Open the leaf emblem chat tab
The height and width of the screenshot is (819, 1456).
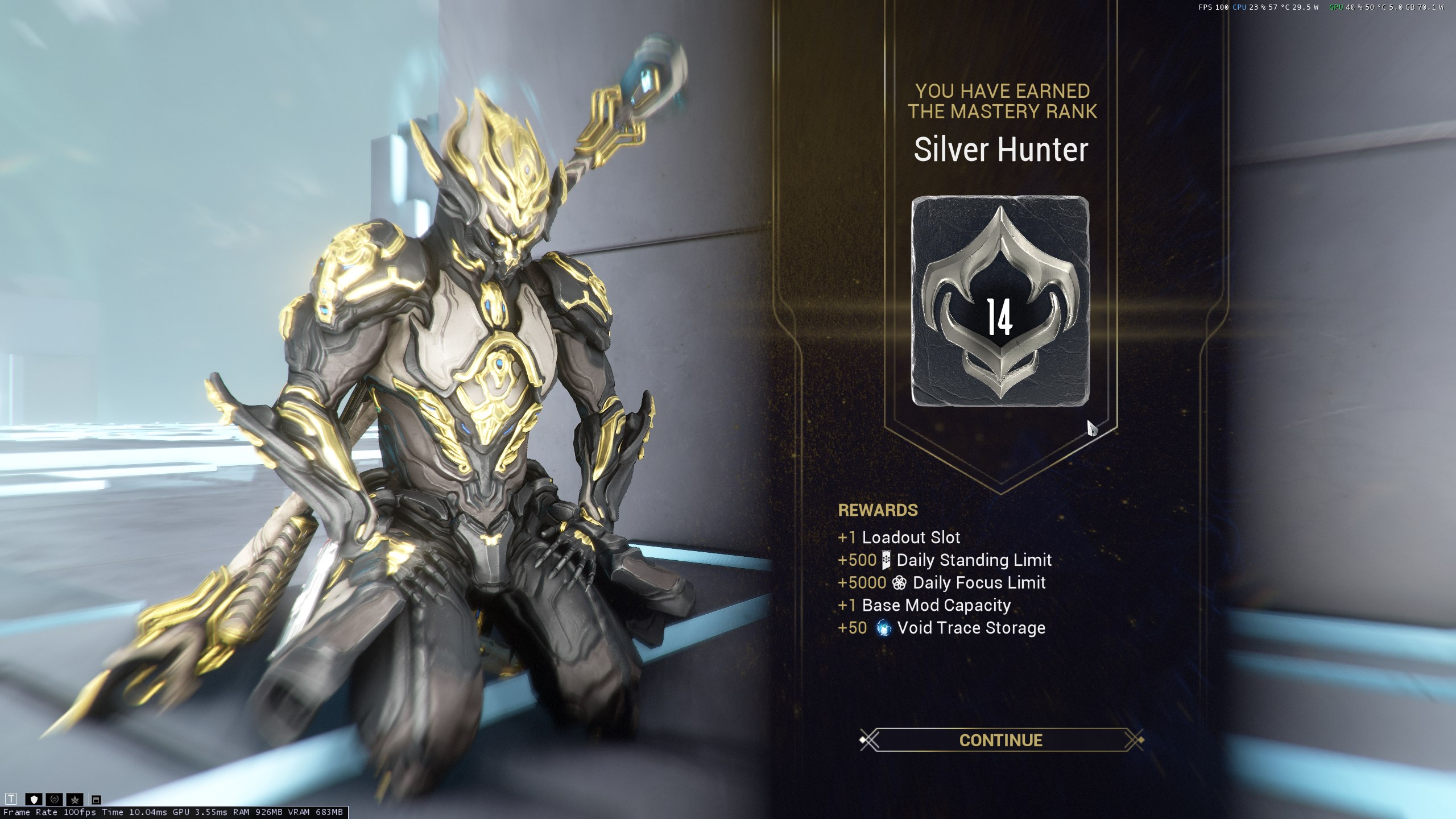75,799
